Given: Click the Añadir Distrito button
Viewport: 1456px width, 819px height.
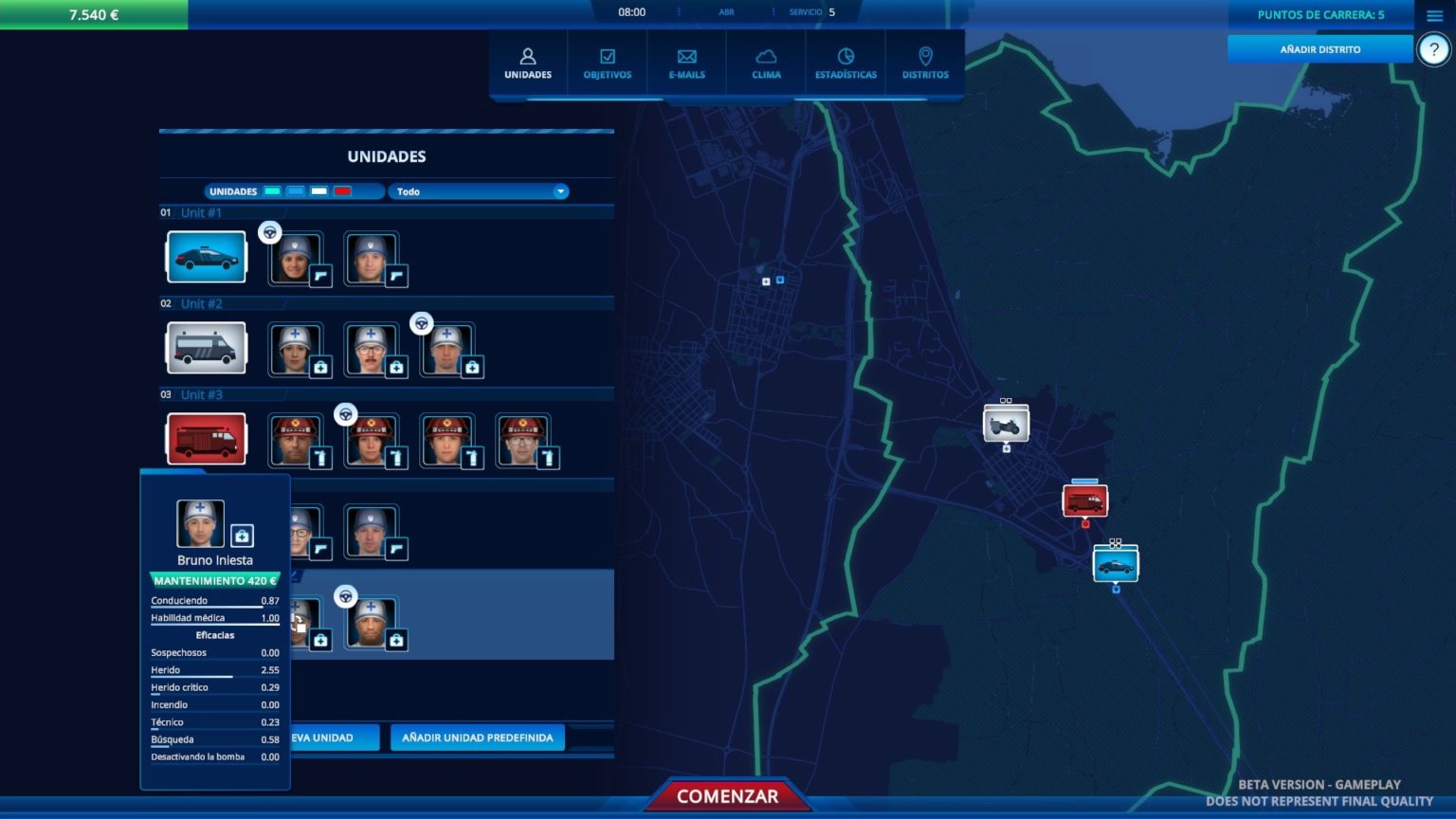Looking at the screenshot, I should (x=1319, y=49).
